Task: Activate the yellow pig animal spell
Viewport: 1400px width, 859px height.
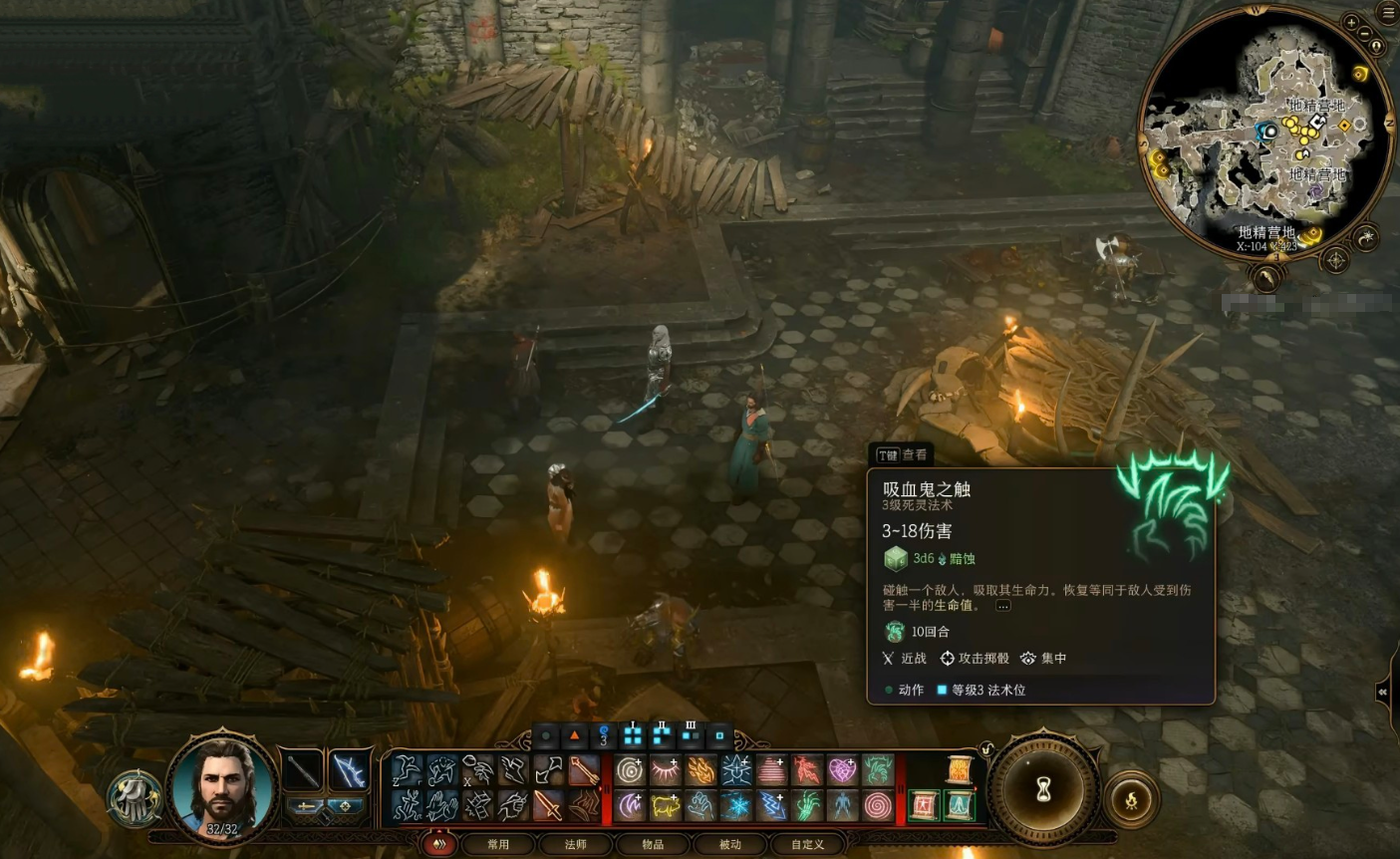Action: (x=665, y=805)
